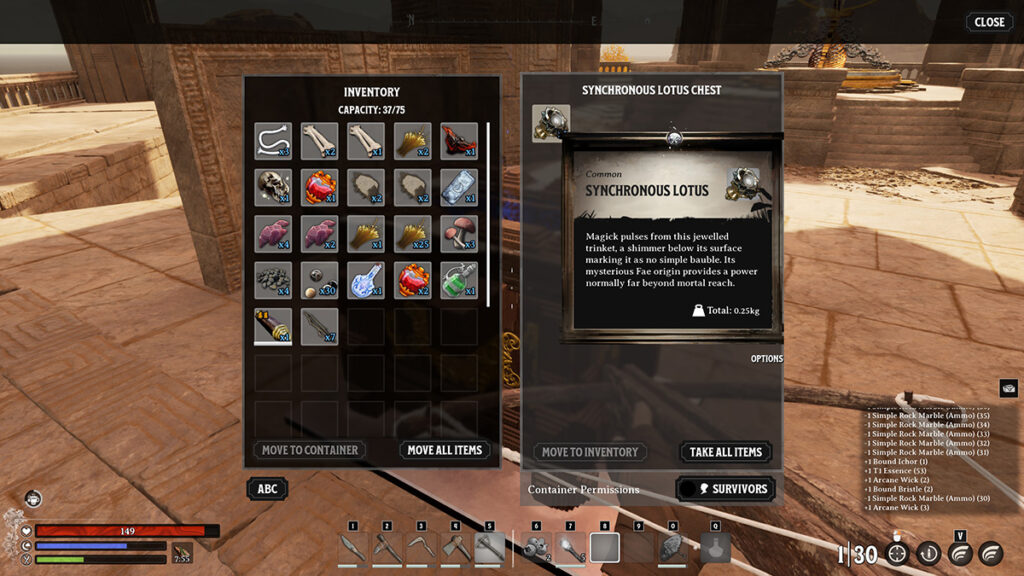Pick the blue round flask in the inventory
Viewport: 1024px width, 576px height.
coord(366,280)
